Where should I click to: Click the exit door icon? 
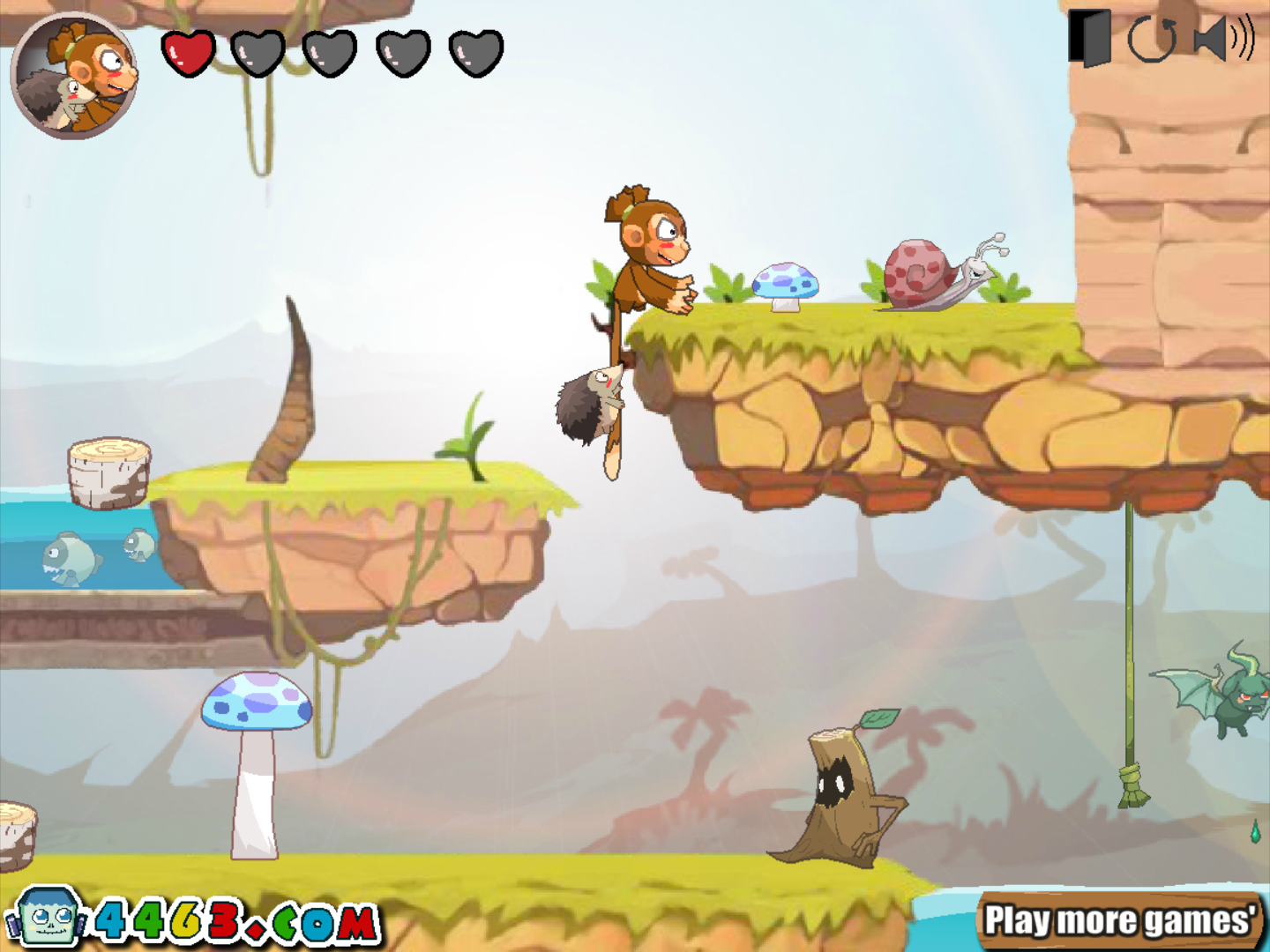1090,38
